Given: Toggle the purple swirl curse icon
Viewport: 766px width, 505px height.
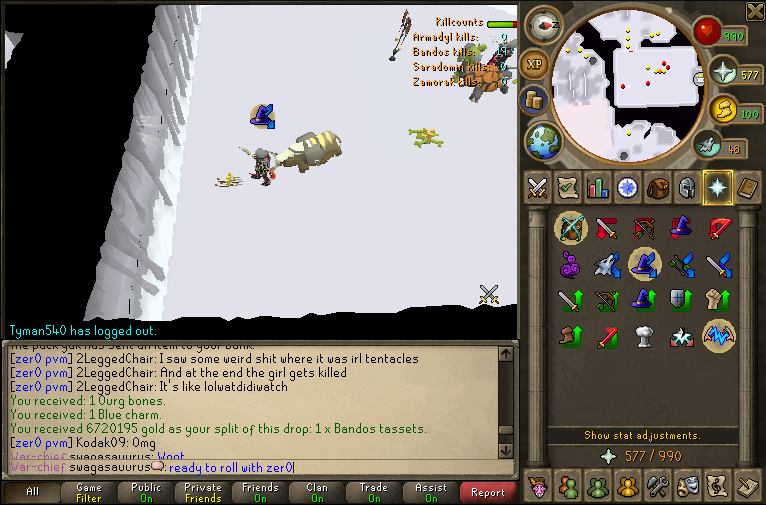Looking at the screenshot, I should (x=570, y=264).
